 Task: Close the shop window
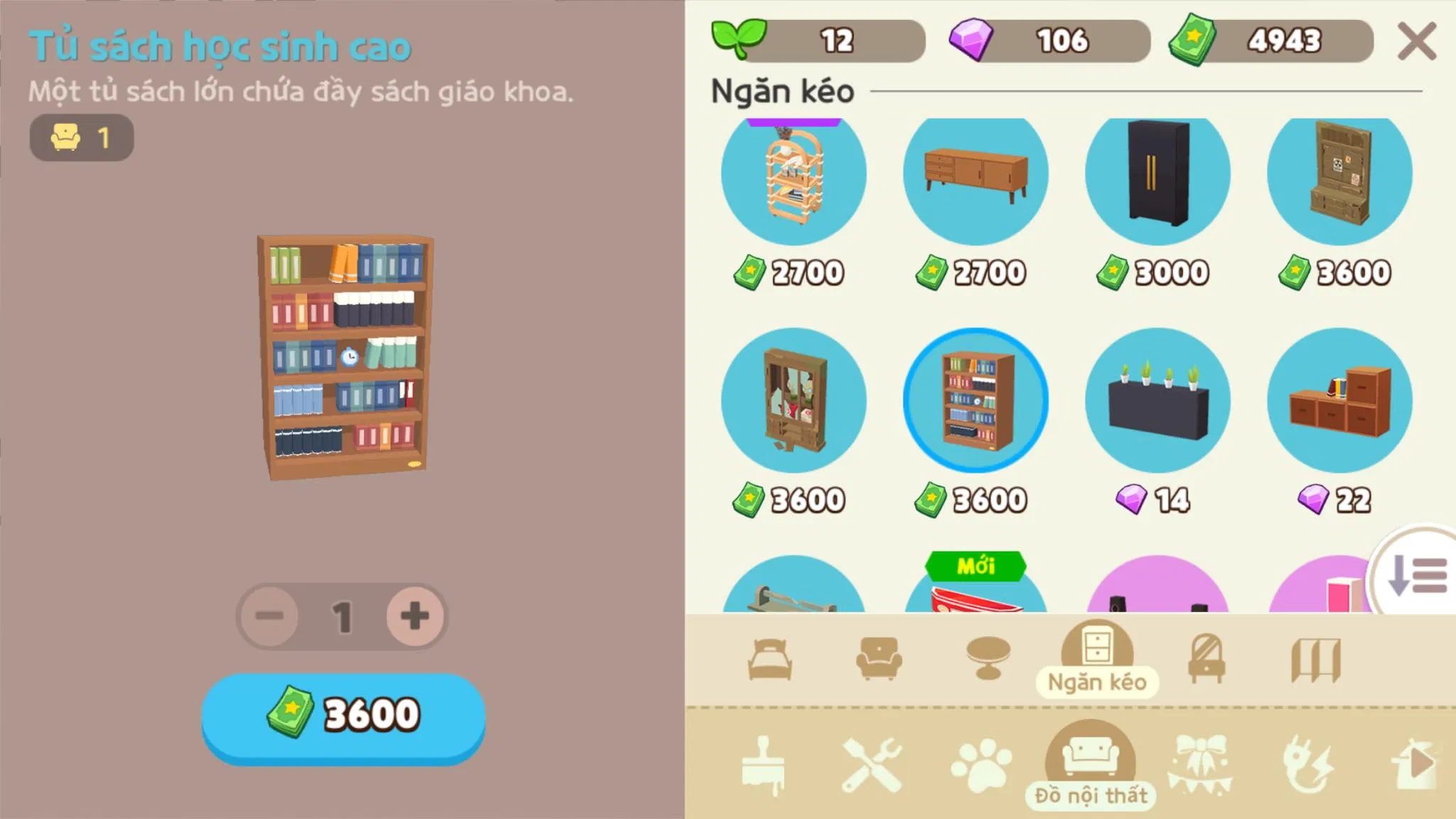(1417, 41)
